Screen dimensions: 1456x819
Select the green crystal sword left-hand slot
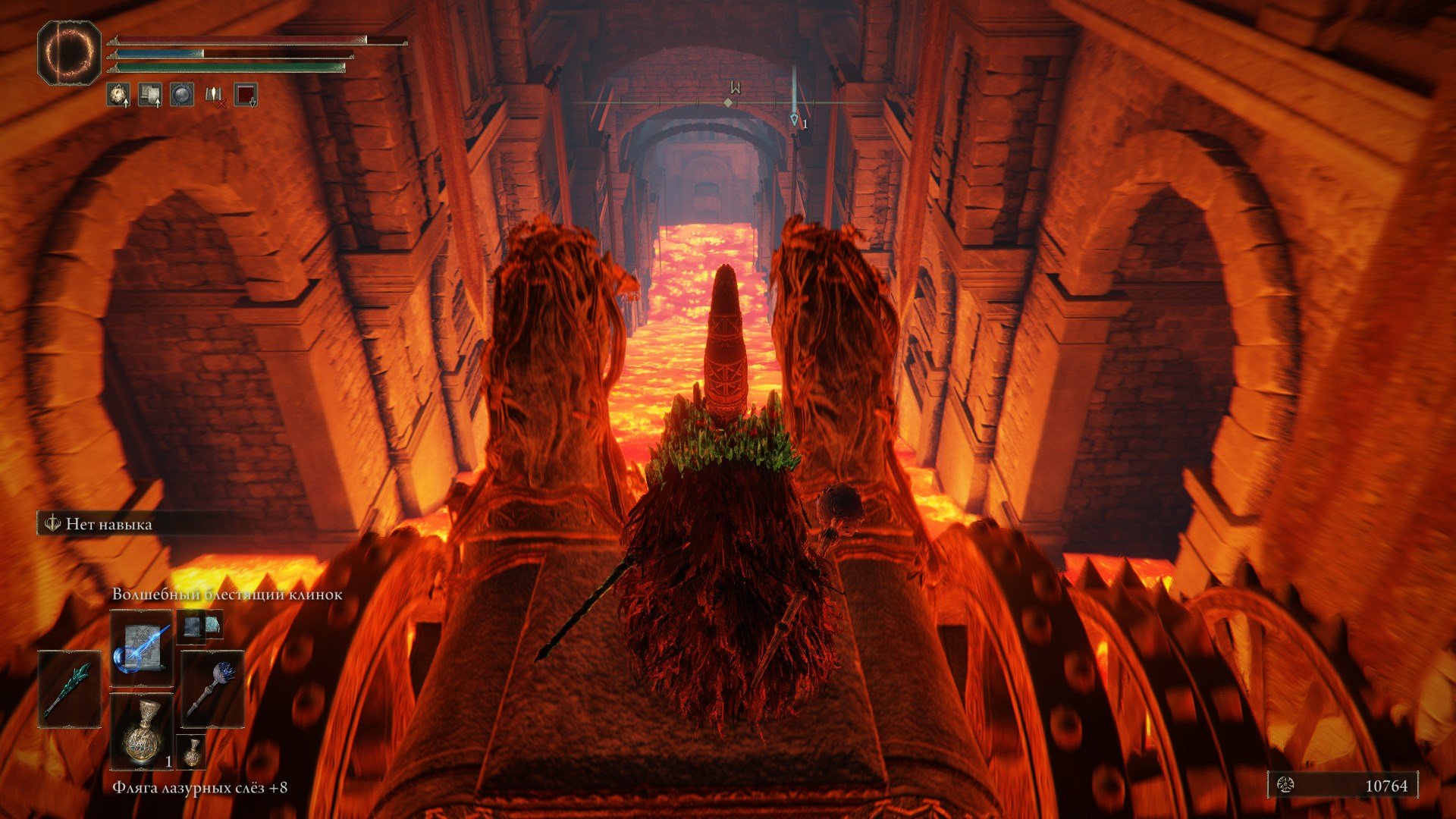tap(70, 689)
